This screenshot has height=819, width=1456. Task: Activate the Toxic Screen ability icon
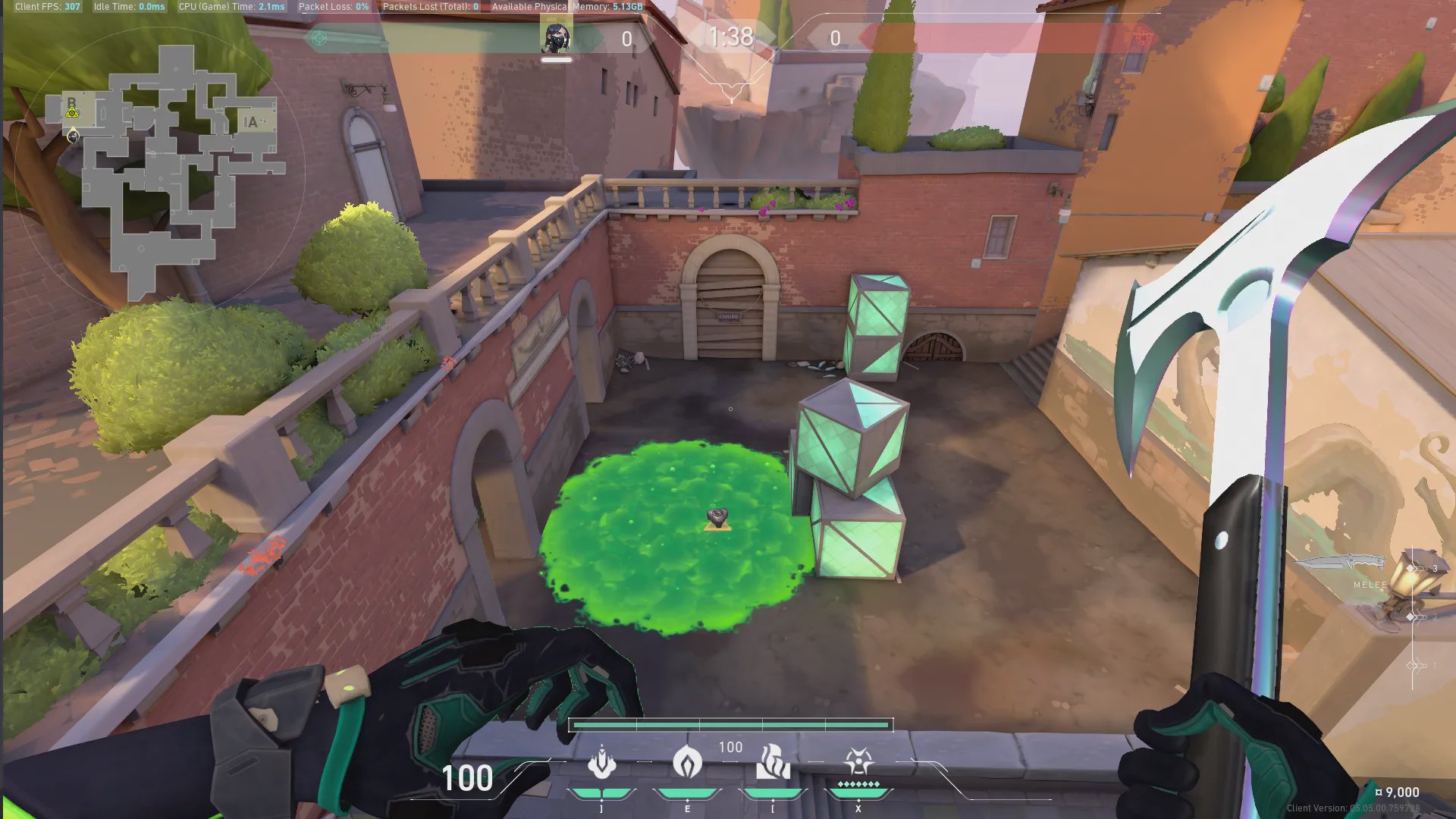(773, 763)
